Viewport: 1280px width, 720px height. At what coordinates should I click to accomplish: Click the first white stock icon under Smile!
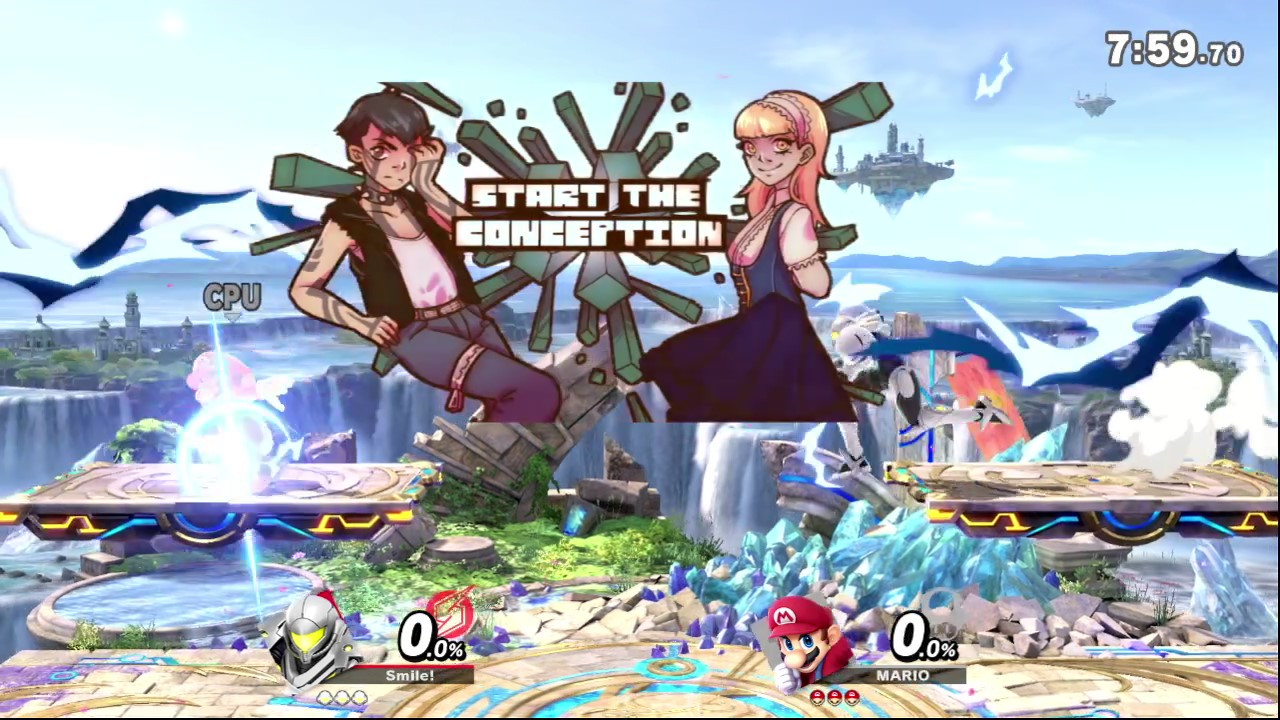pyautogui.click(x=324, y=697)
